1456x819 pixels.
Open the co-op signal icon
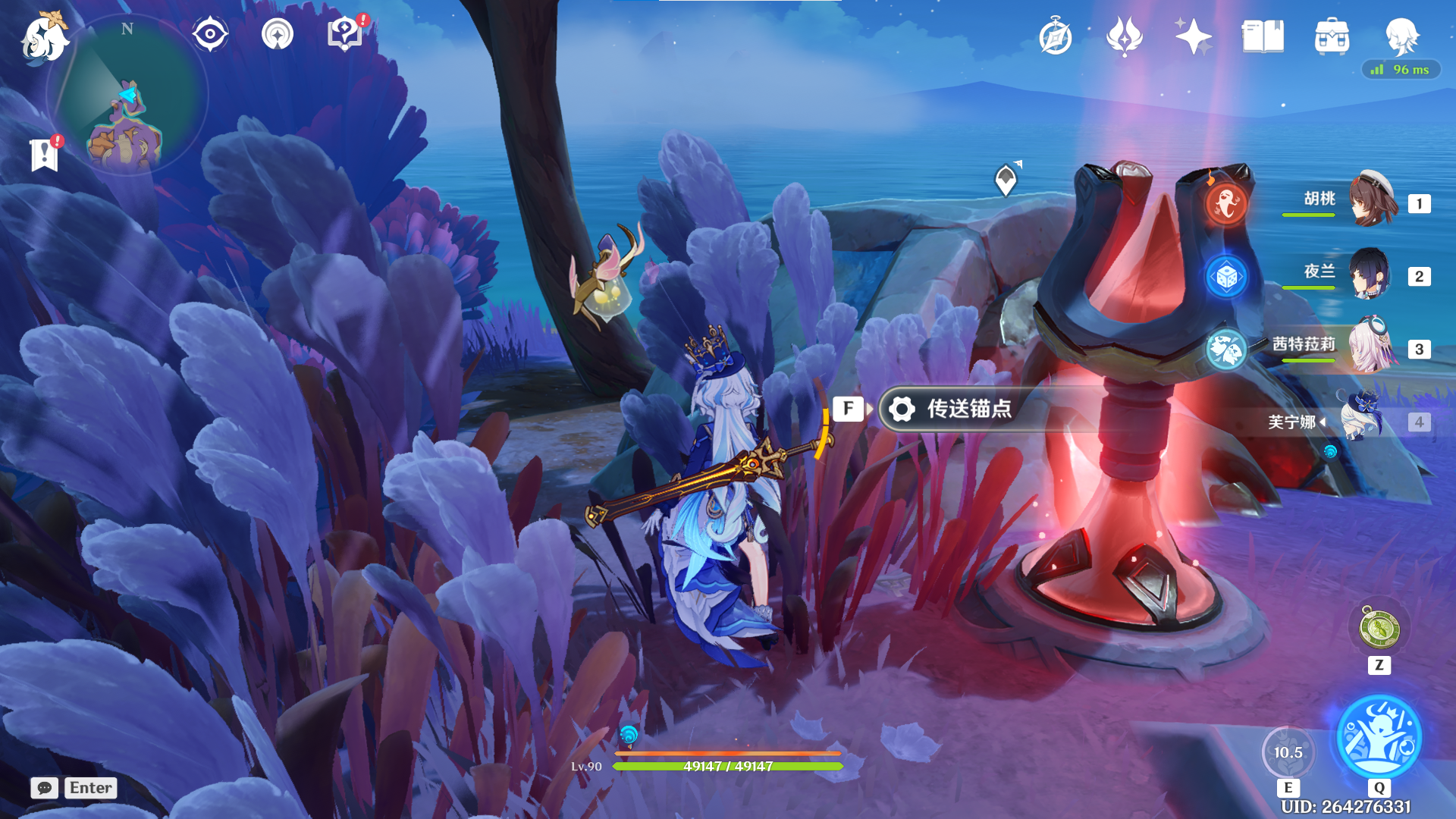[277, 34]
